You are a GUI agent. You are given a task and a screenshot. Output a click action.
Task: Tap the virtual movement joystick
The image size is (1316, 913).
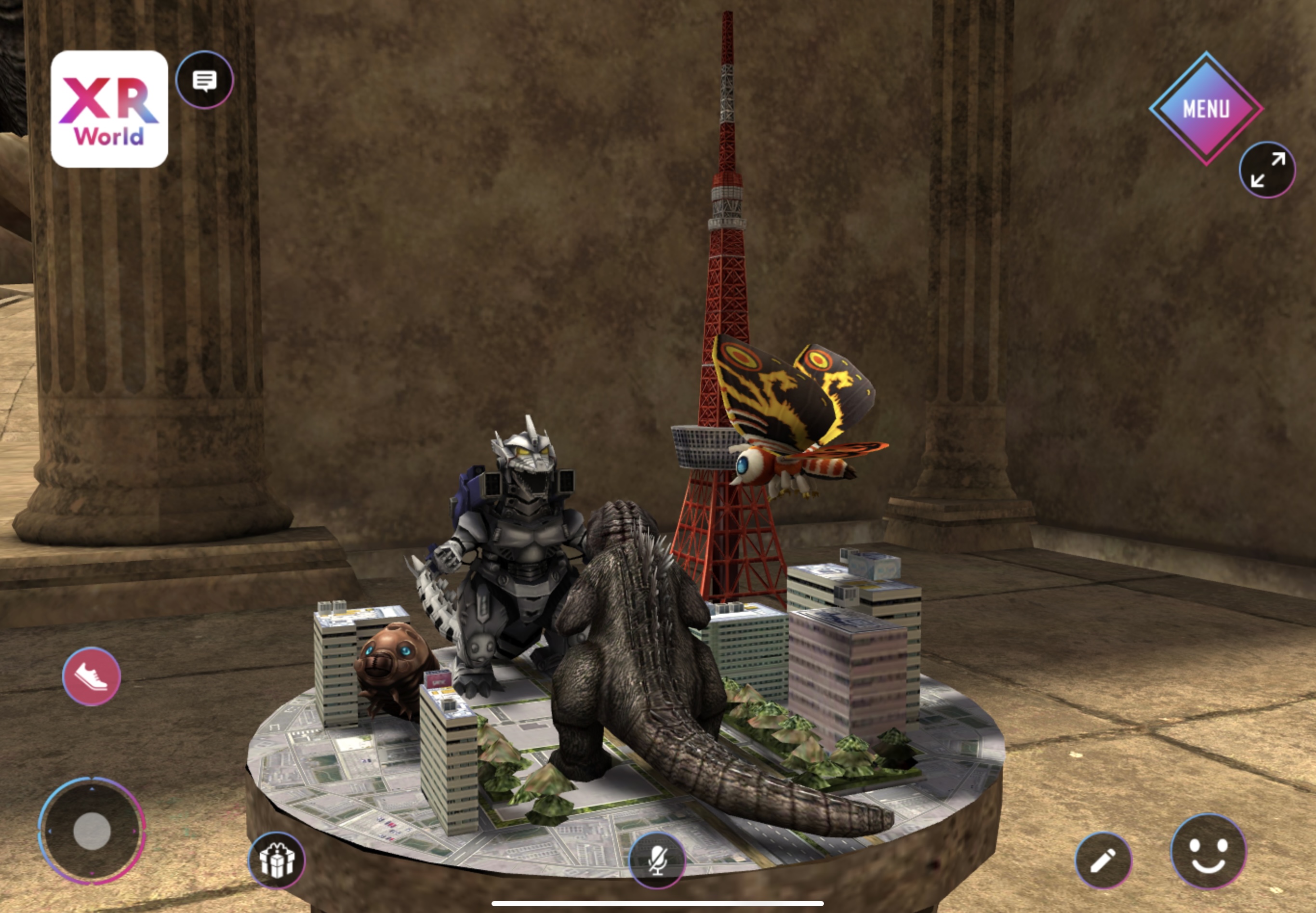(92, 830)
